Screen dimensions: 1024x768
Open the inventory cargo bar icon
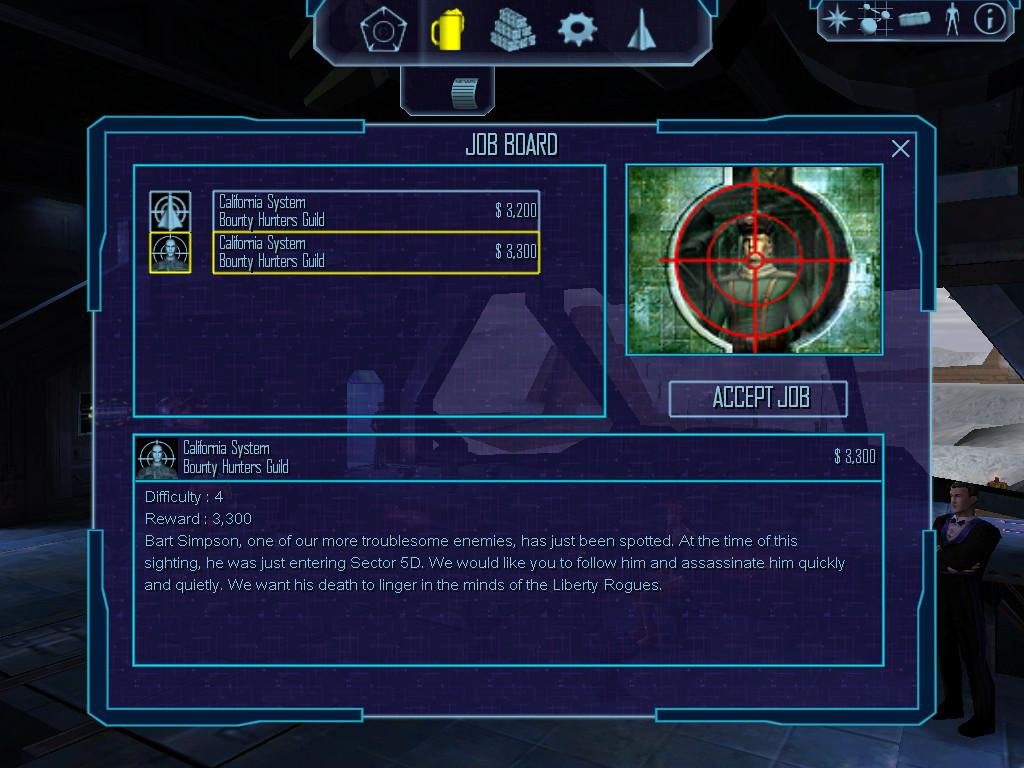click(x=914, y=19)
